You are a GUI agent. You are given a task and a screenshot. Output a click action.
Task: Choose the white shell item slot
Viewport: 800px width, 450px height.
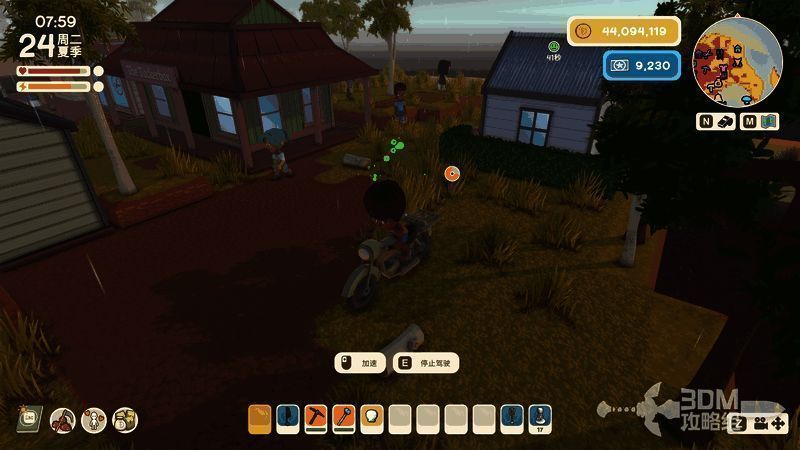click(371, 417)
